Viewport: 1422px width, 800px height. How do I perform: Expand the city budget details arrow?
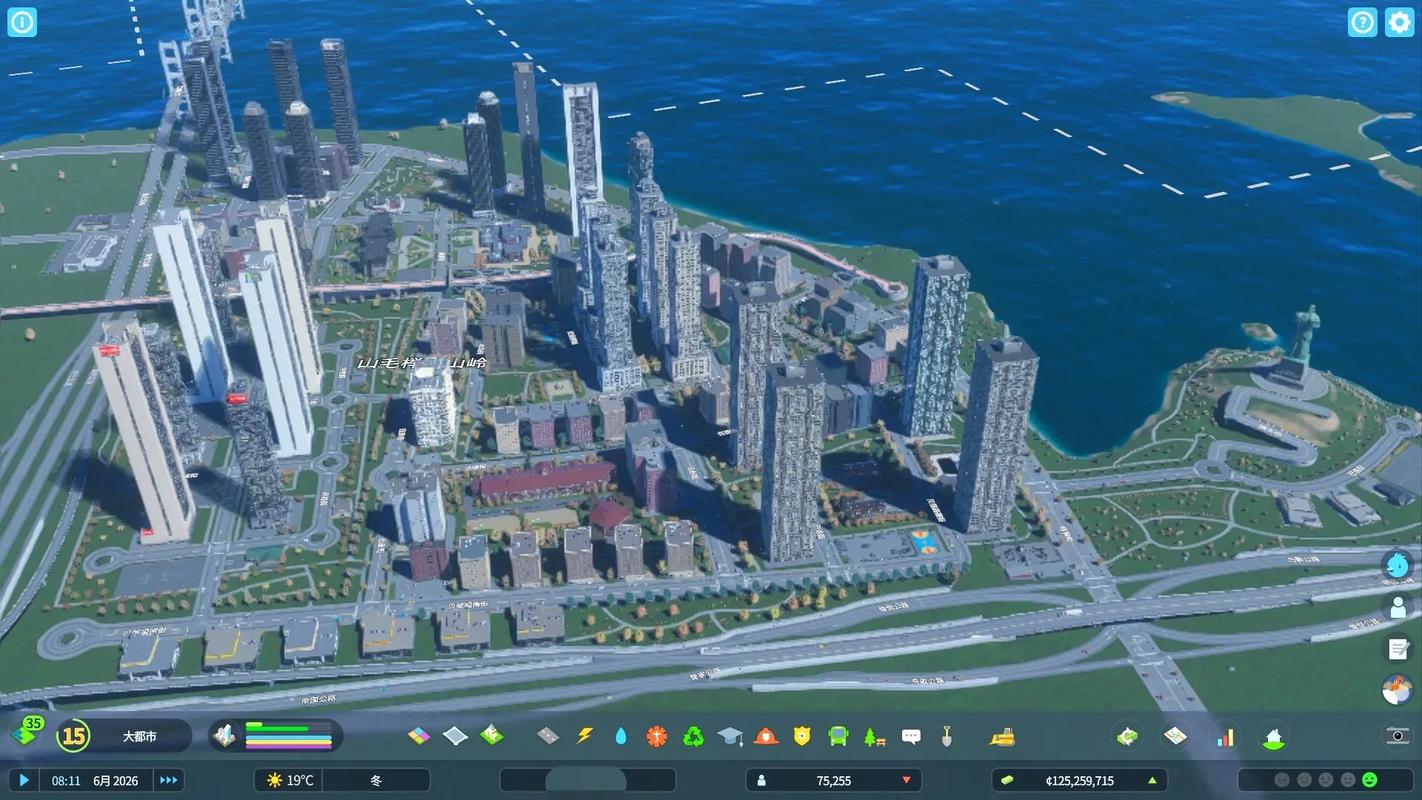1152,780
